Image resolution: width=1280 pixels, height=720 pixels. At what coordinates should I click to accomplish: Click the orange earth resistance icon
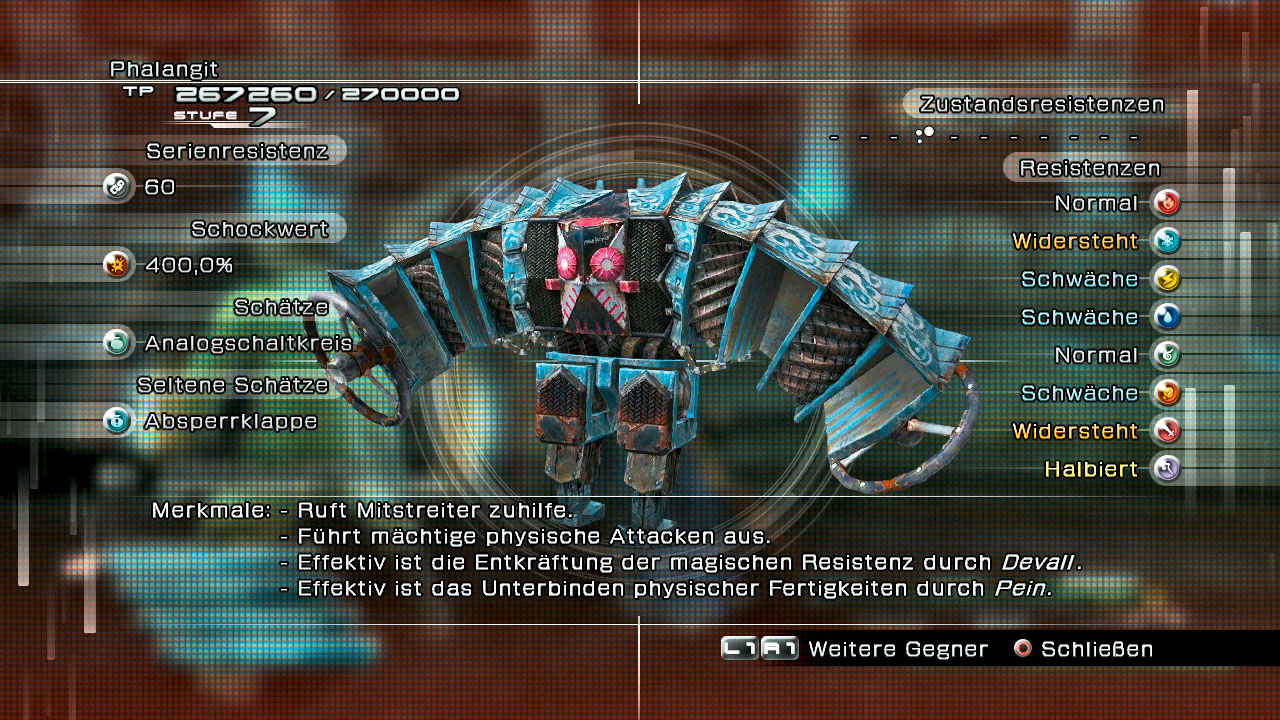pos(1166,393)
